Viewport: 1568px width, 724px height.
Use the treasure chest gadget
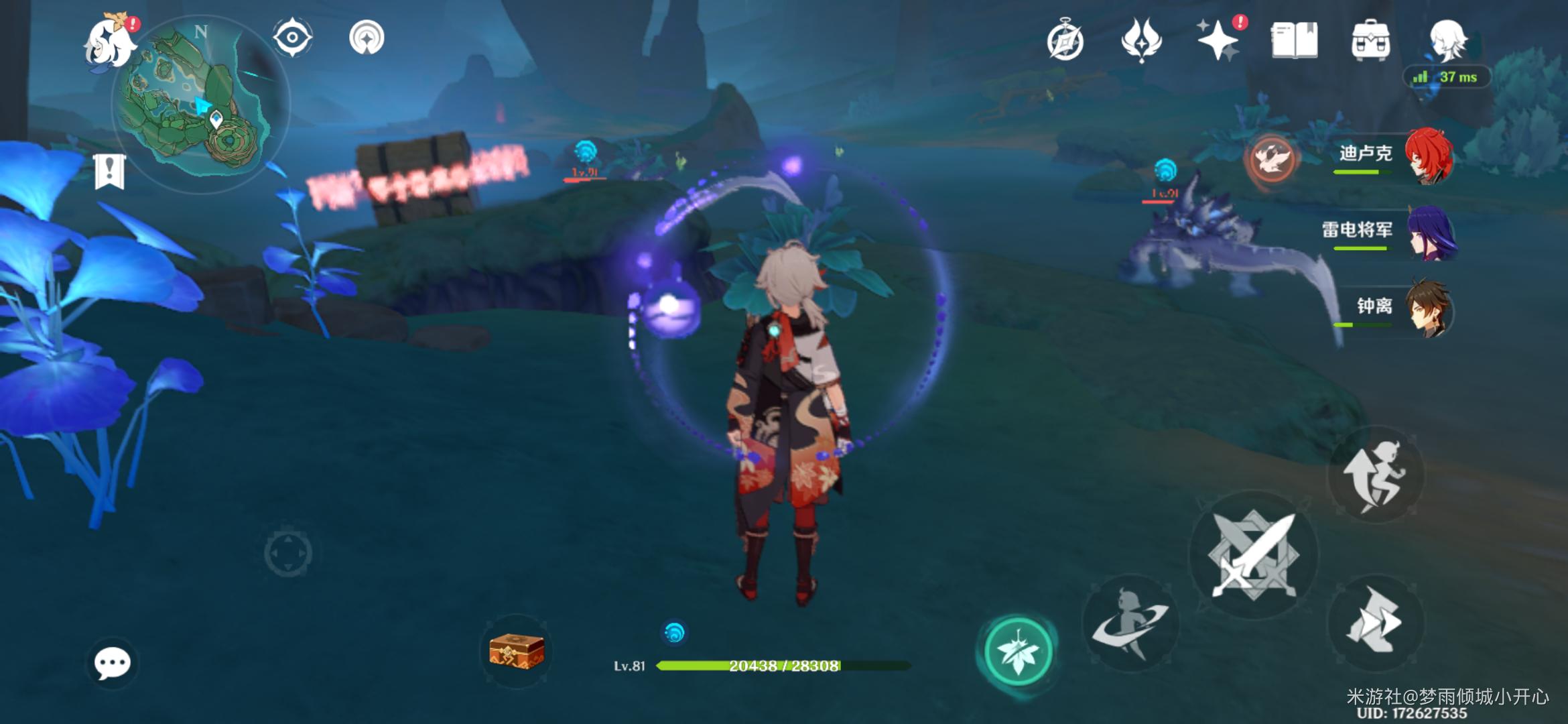click(517, 650)
